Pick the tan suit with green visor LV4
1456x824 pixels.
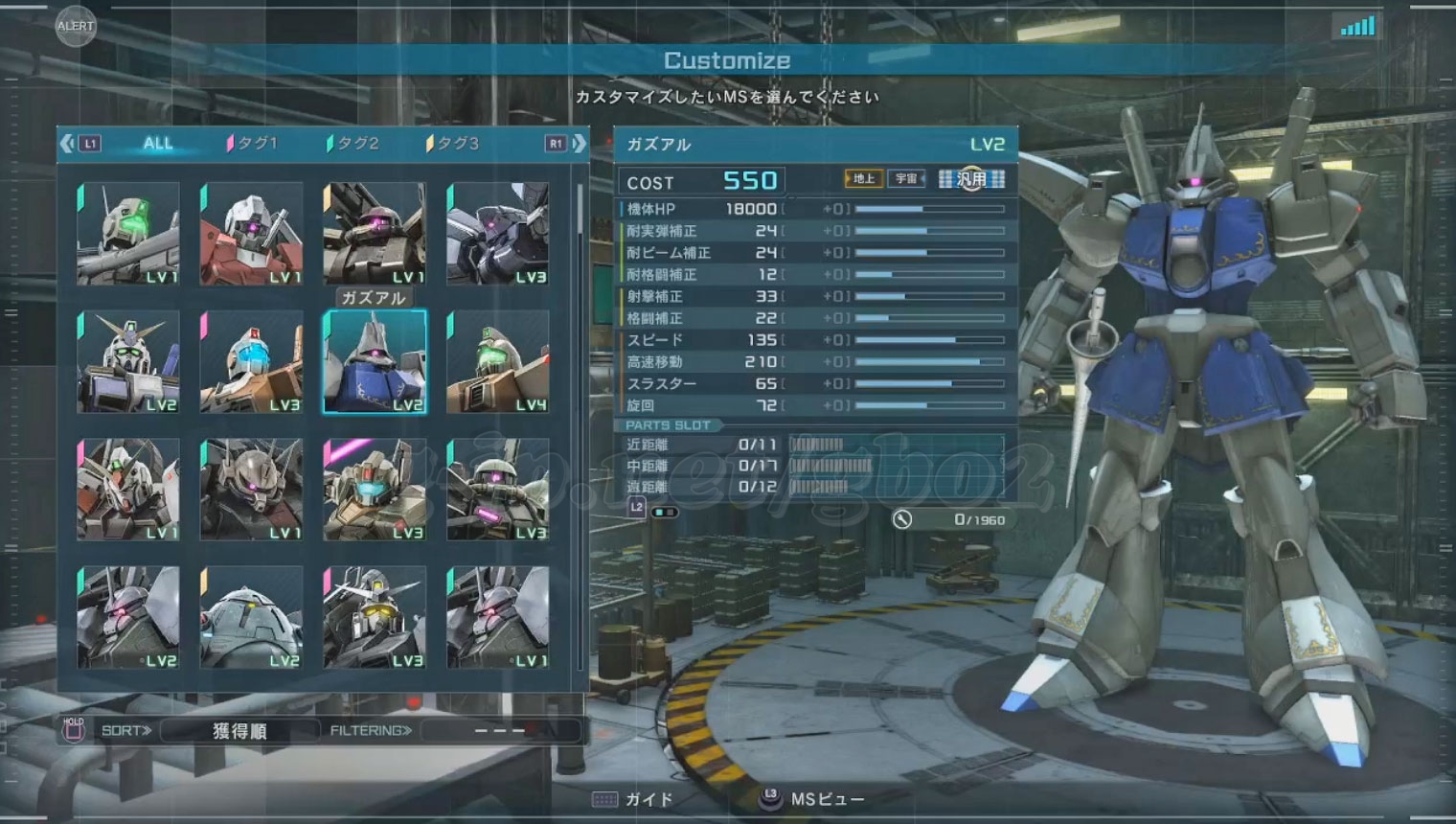click(497, 362)
